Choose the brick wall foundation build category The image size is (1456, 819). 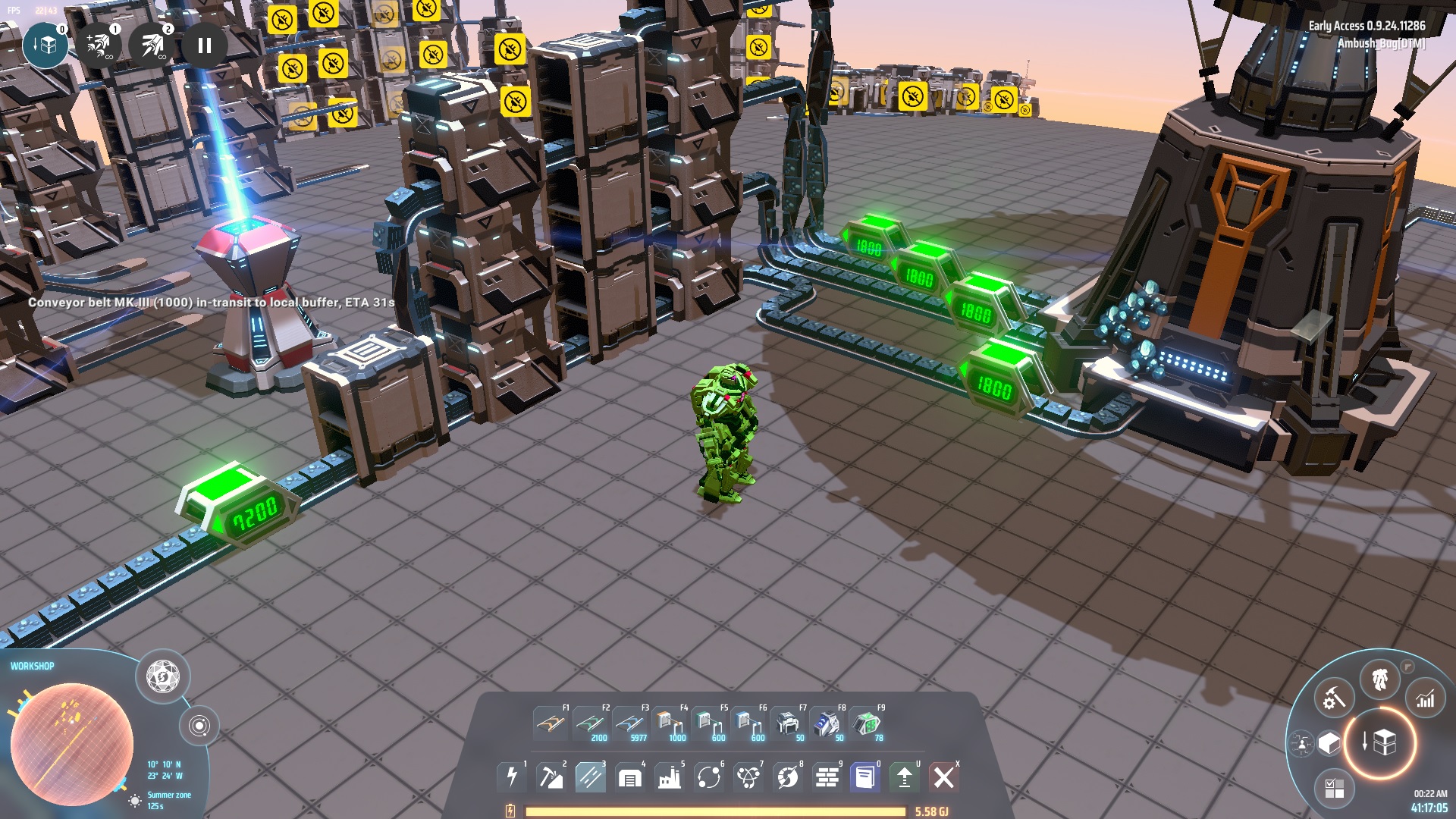pos(827,777)
